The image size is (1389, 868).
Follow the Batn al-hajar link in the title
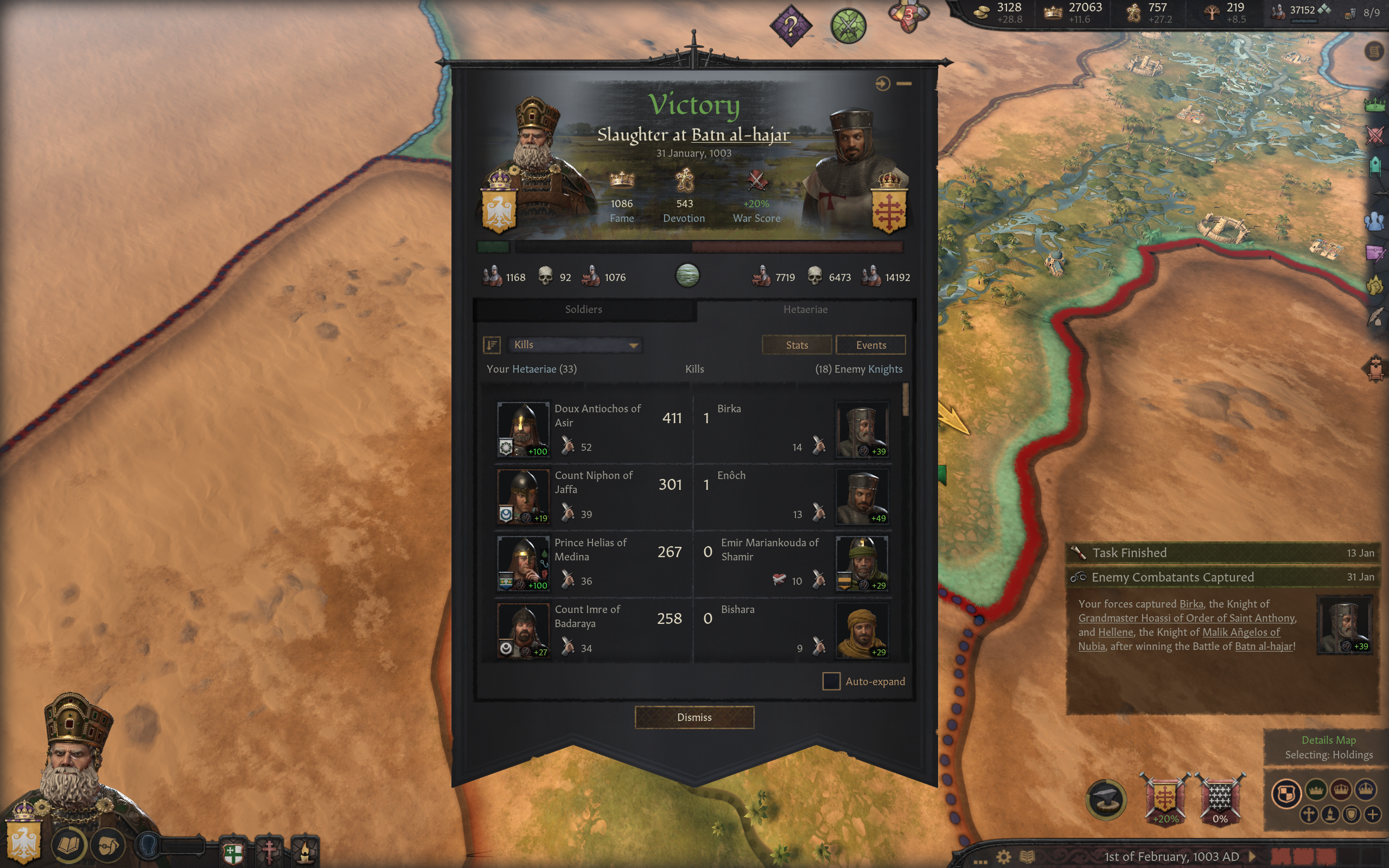[741, 135]
